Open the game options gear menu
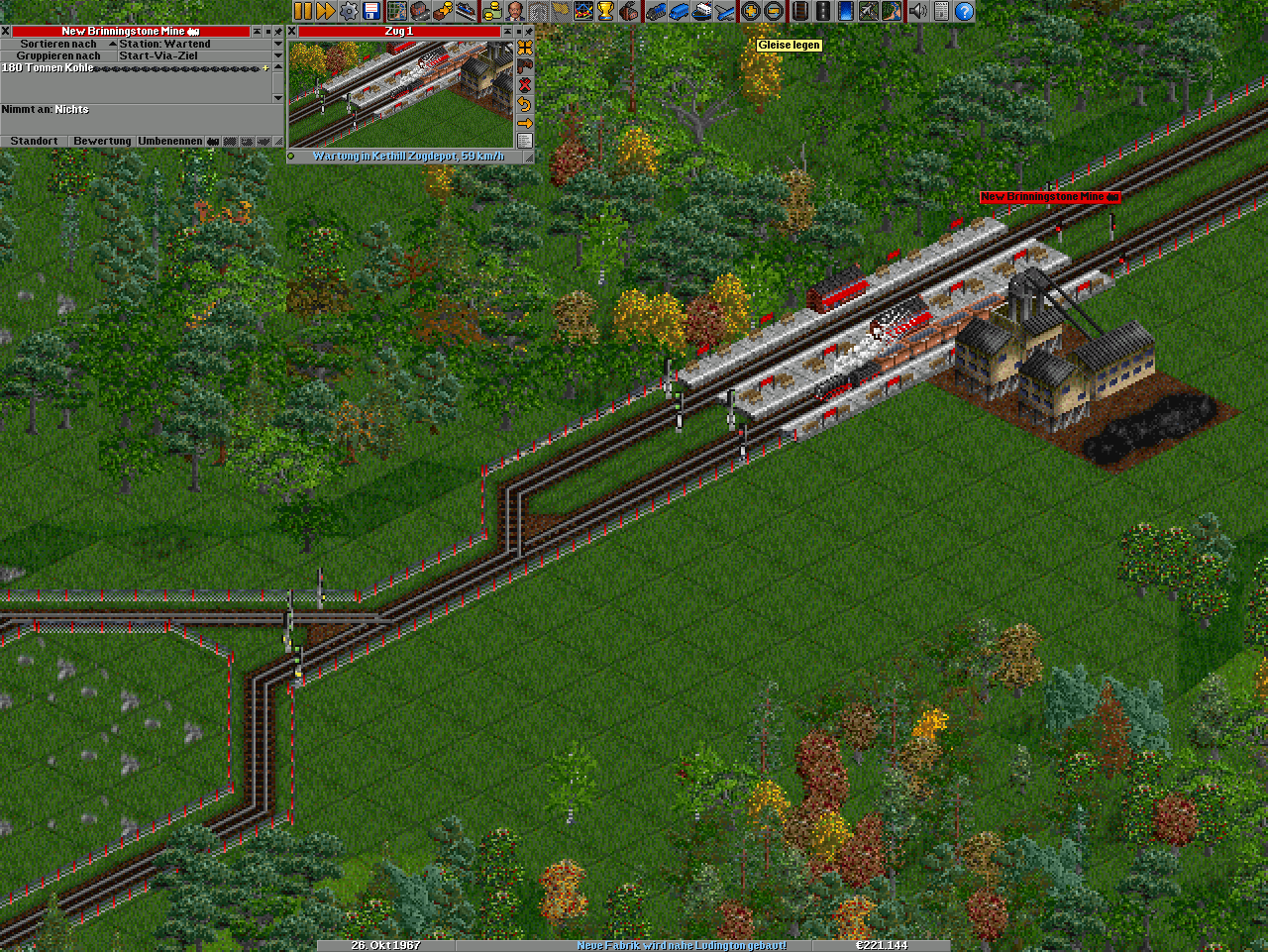Viewport: 1268px width, 952px height. click(x=349, y=11)
